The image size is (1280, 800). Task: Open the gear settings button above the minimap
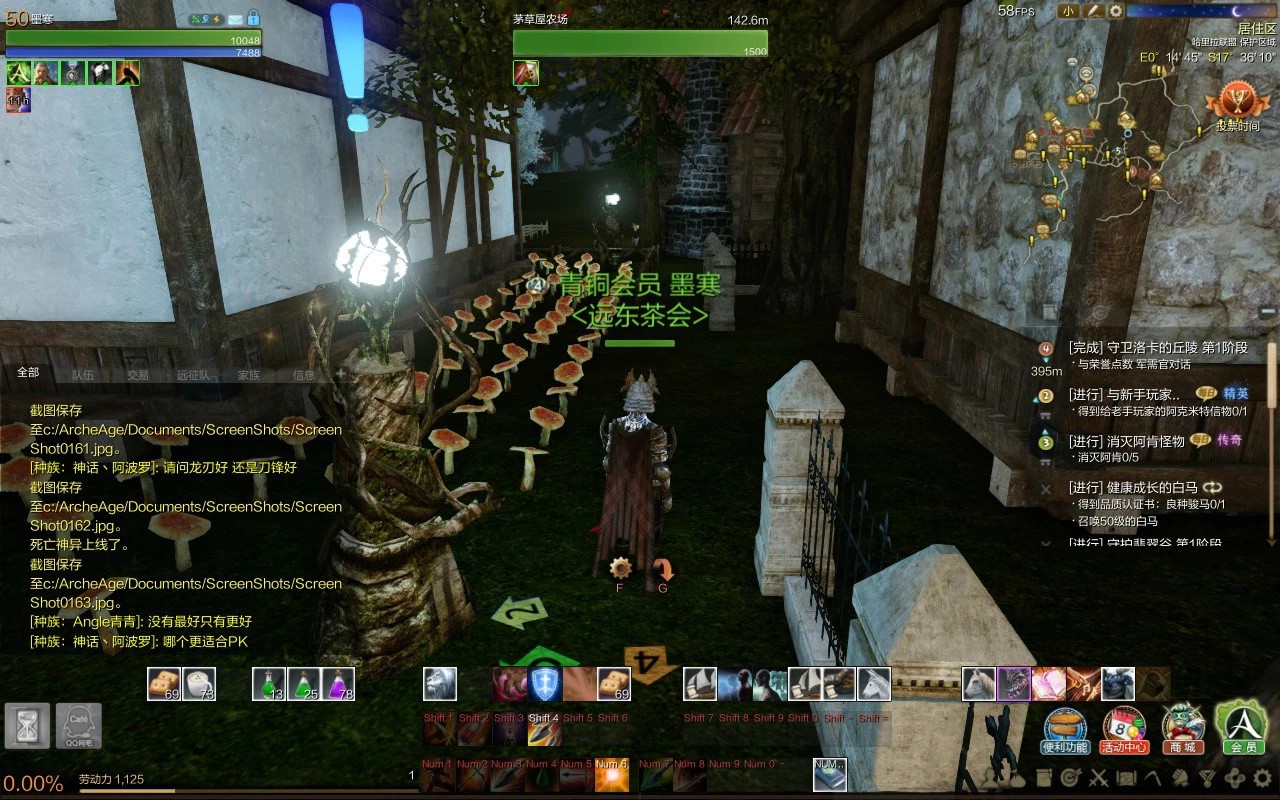(1115, 11)
